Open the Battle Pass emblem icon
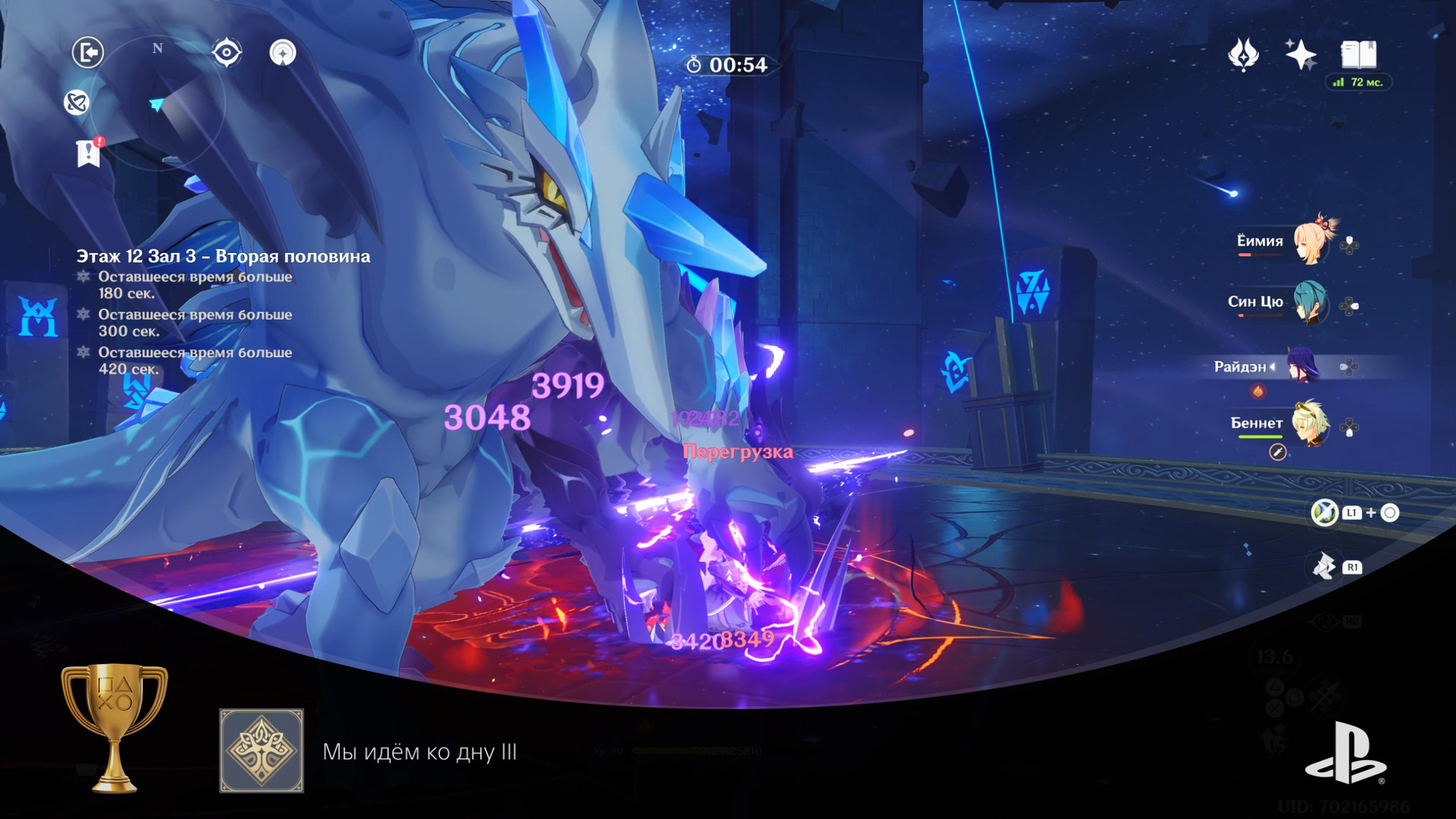 click(x=1243, y=54)
